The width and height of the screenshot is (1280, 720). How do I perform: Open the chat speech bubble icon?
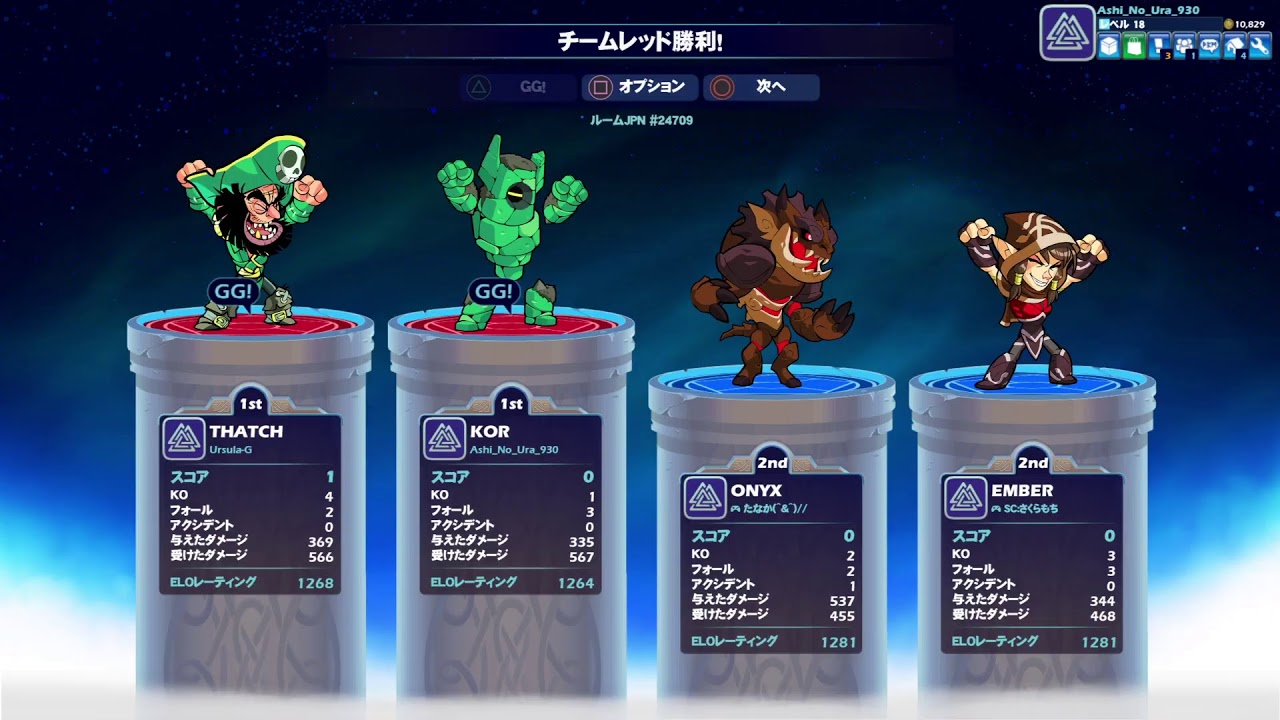(x=1209, y=46)
